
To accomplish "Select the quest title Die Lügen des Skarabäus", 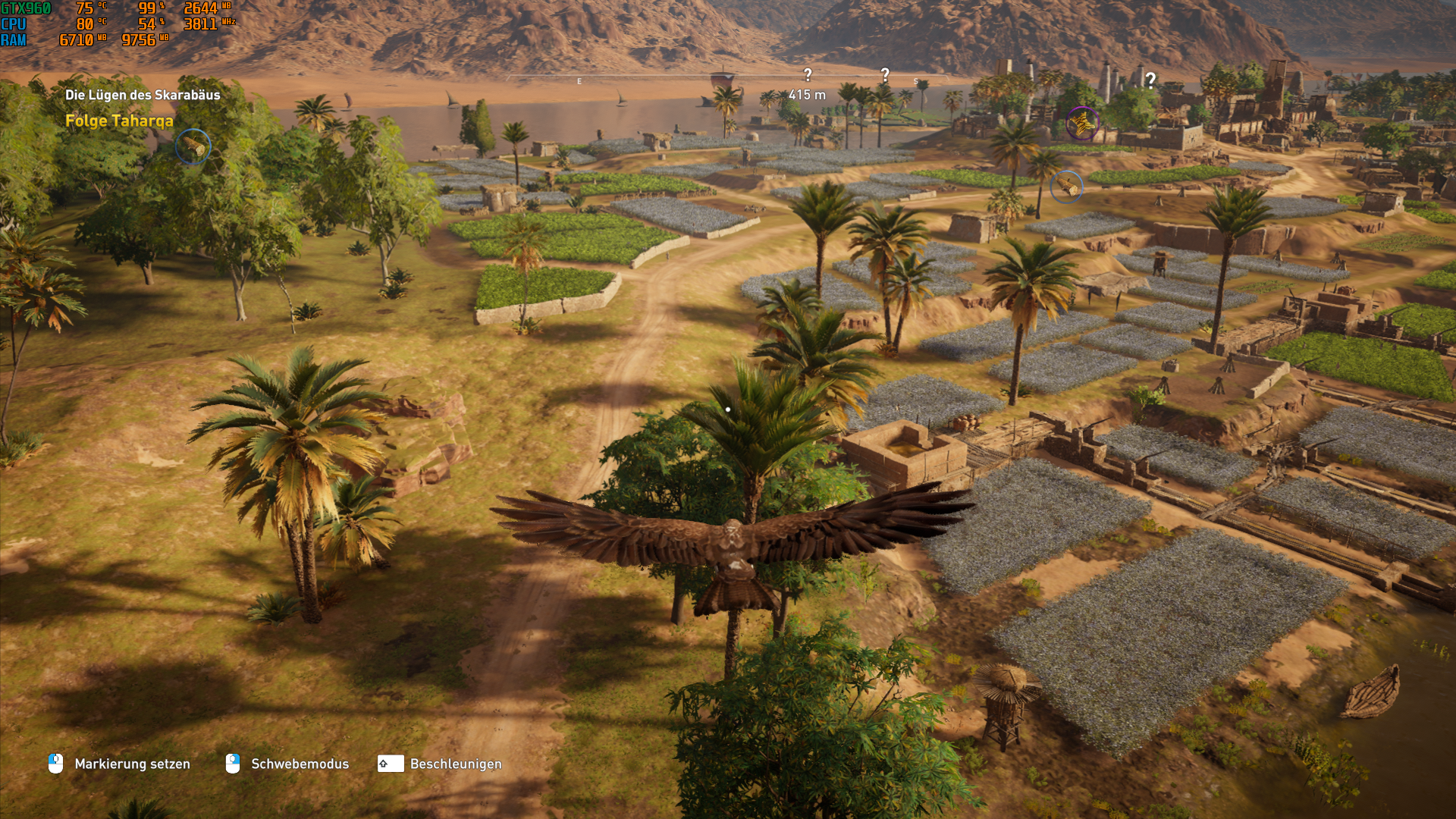I will [x=143, y=95].
